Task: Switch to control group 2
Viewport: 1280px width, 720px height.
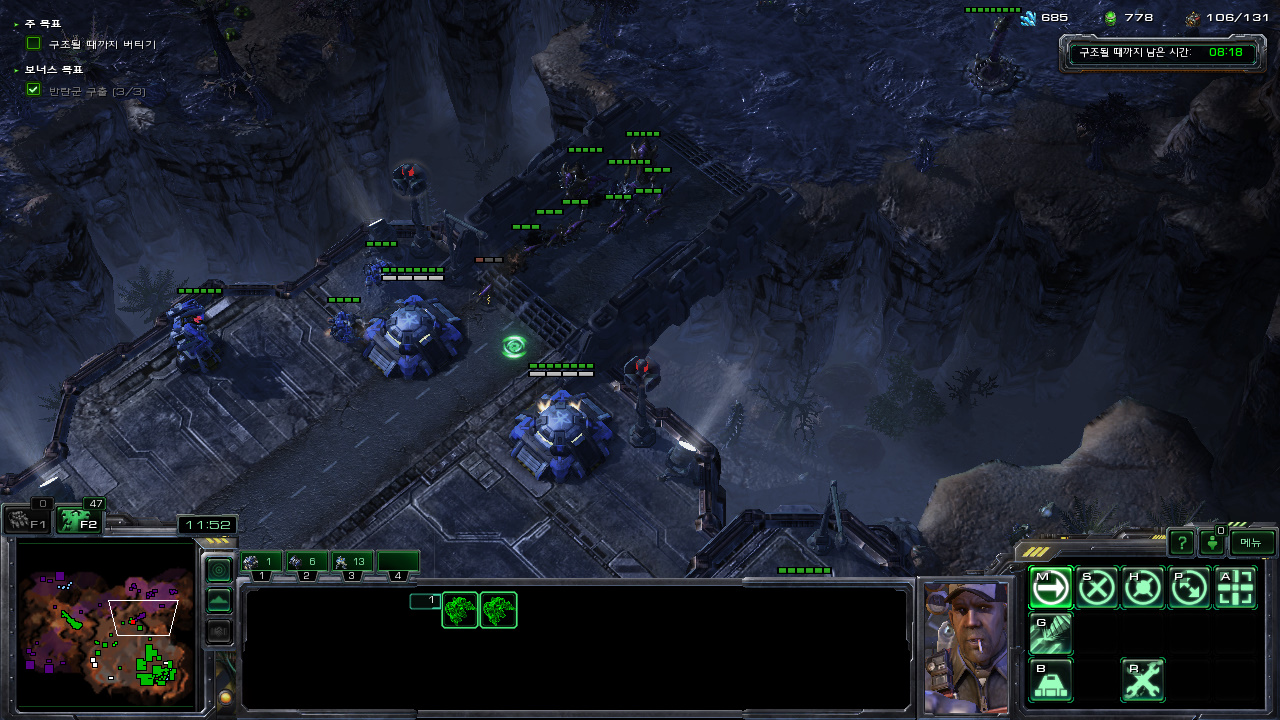Action: (306, 562)
